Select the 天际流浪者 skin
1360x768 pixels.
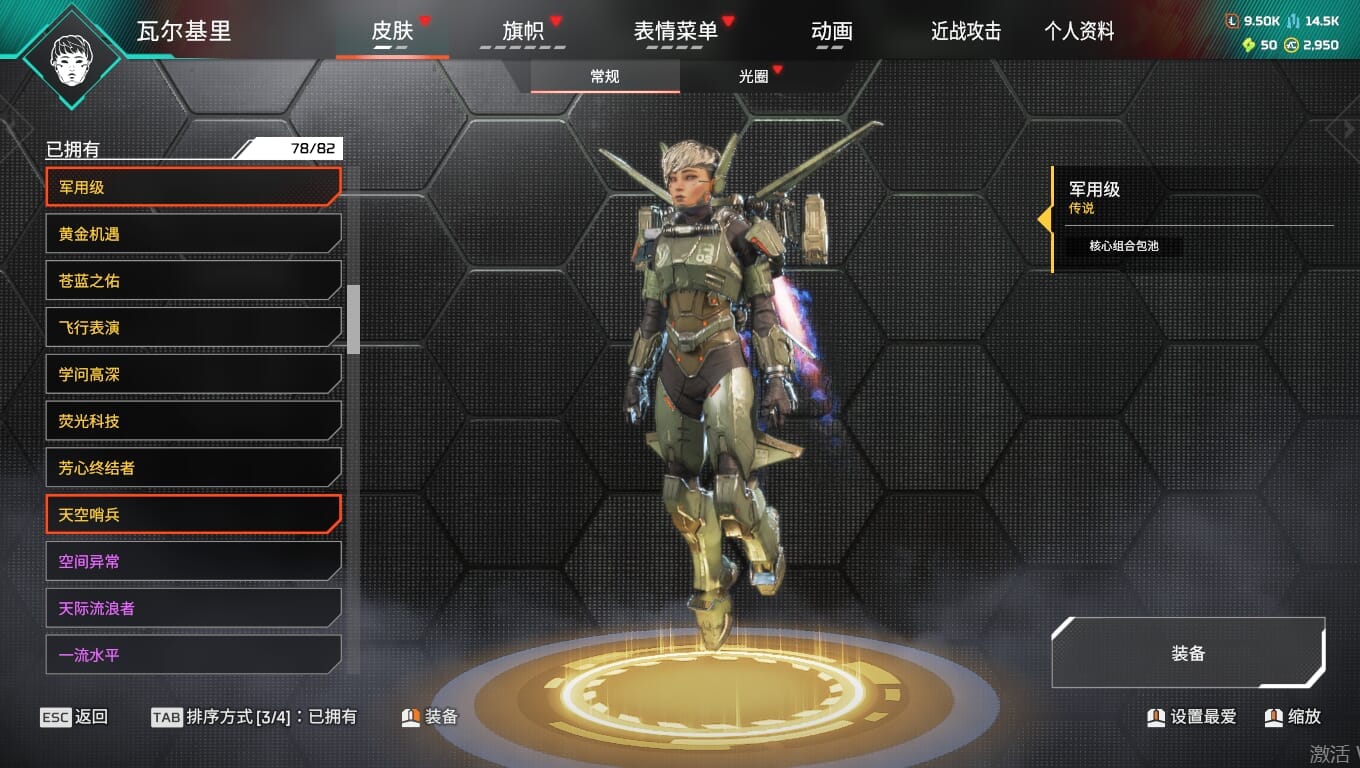pos(193,608)
